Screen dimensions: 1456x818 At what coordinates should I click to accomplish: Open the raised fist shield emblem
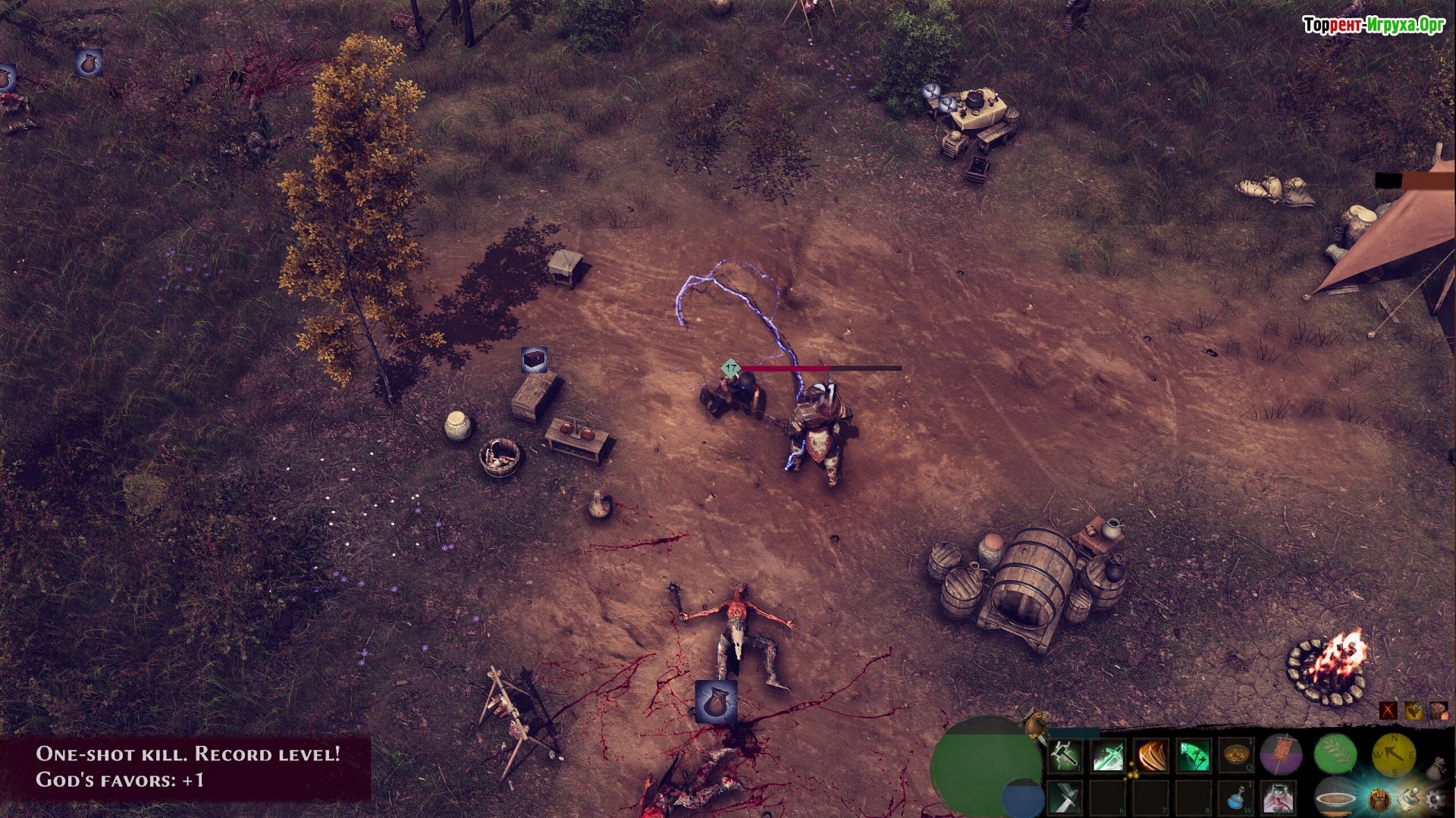tap(1379, 799)
